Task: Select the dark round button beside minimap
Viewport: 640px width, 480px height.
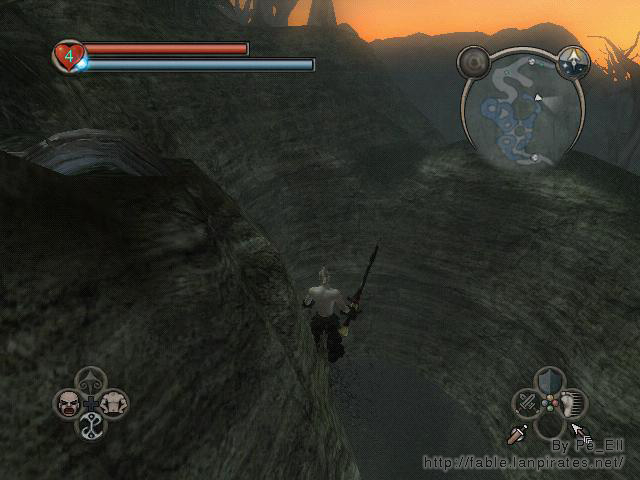Action: pyautogui.click(x=472, y=63)
